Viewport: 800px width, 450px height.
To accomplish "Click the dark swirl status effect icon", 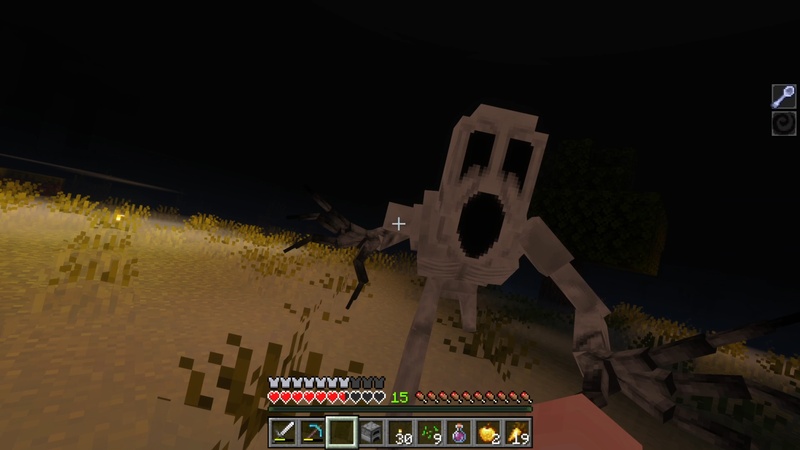I will [783, 123].
